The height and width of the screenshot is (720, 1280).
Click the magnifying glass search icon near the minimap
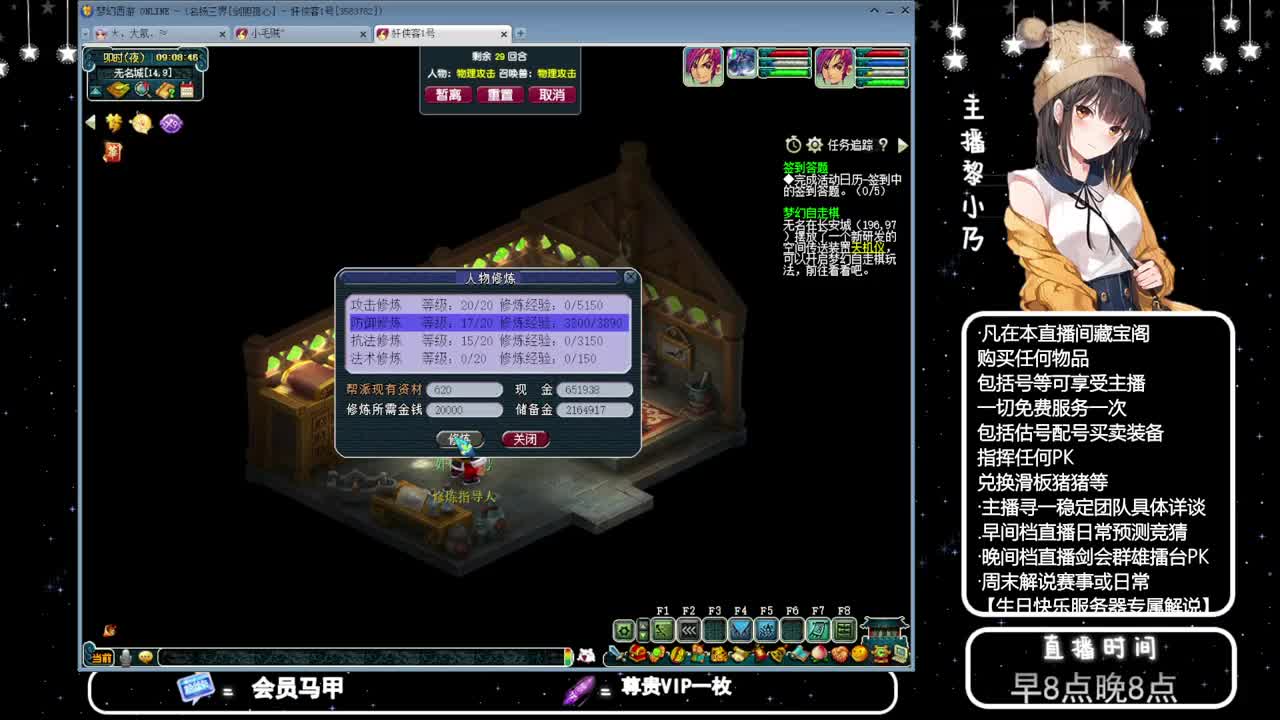tap(140, 88)
